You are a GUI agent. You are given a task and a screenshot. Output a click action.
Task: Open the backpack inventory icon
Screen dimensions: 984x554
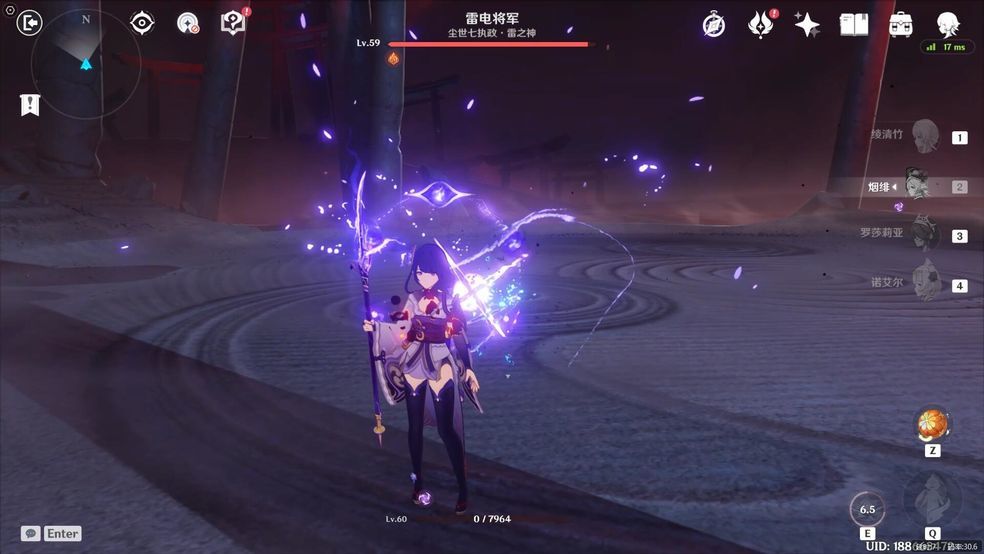tap(900, 25)
